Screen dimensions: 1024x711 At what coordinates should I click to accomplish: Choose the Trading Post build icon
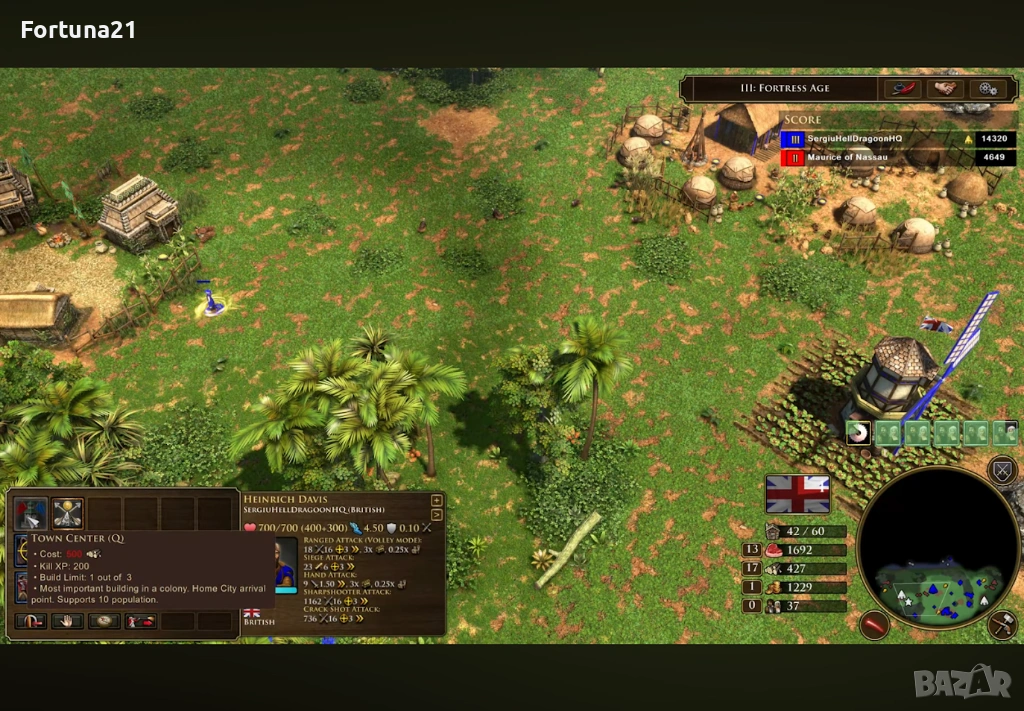tap(67, 513)
